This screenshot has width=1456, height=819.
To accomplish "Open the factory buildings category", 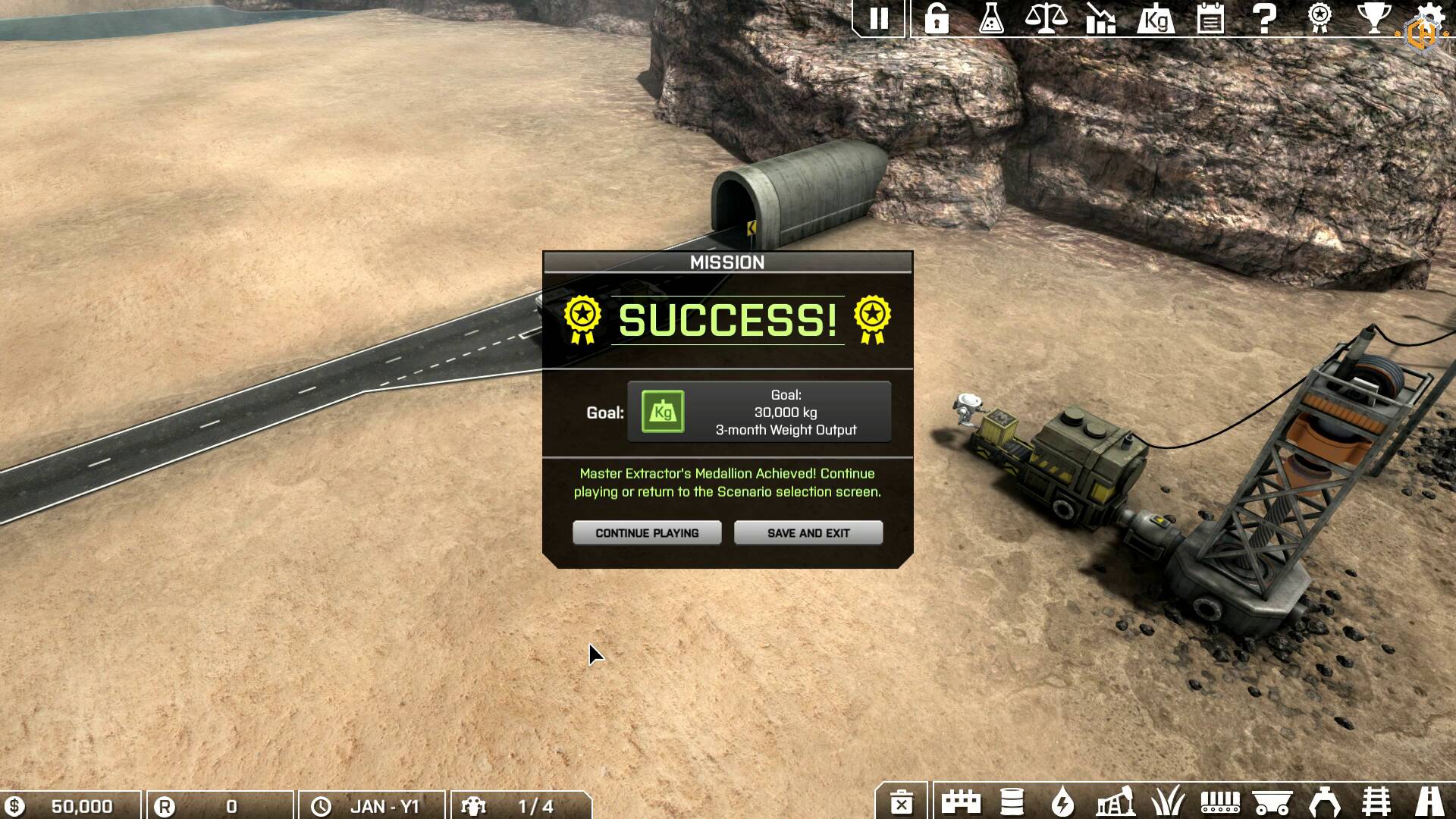I will pos(961,802).
